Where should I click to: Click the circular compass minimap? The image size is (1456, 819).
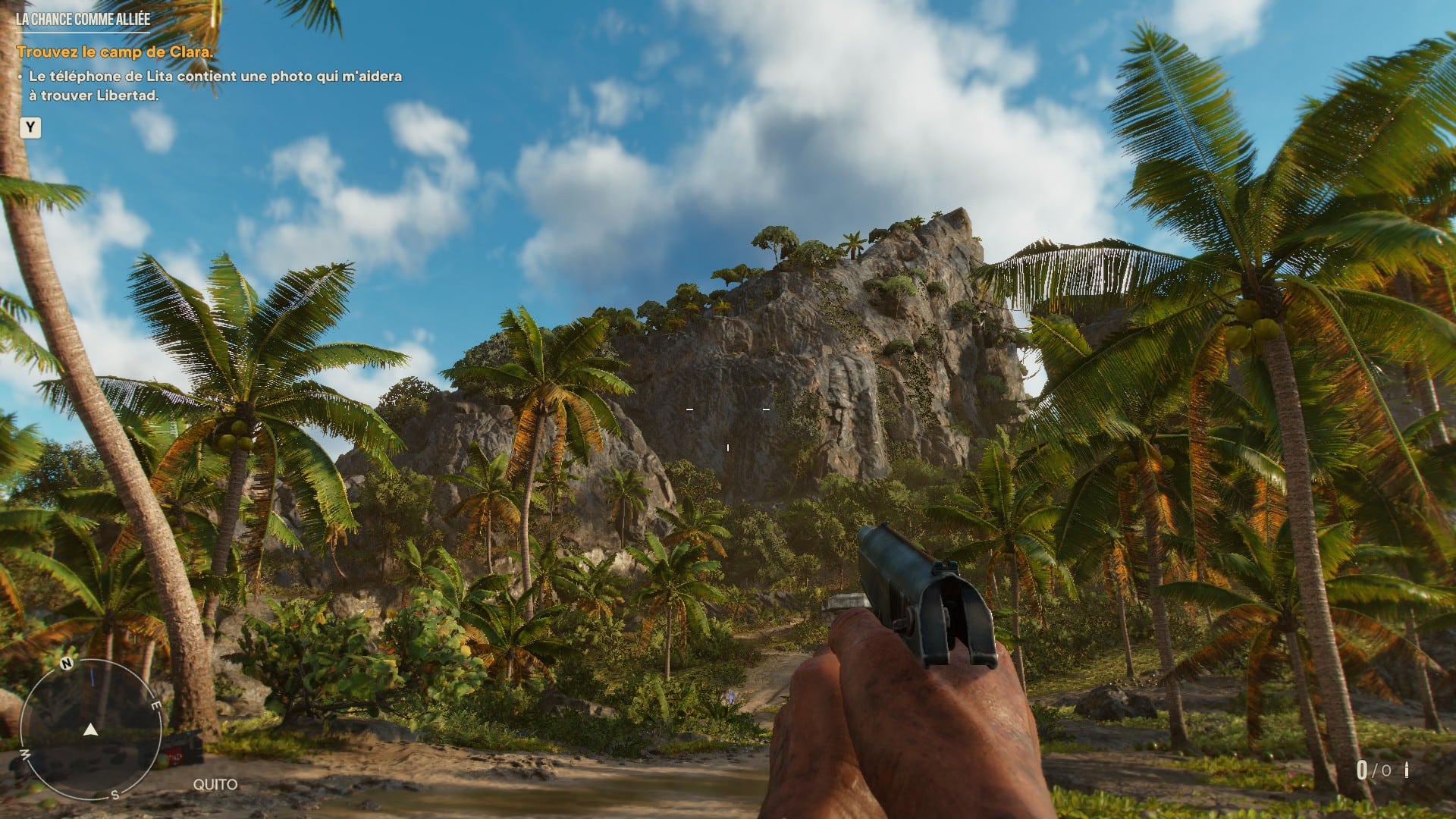coord(90,730)
